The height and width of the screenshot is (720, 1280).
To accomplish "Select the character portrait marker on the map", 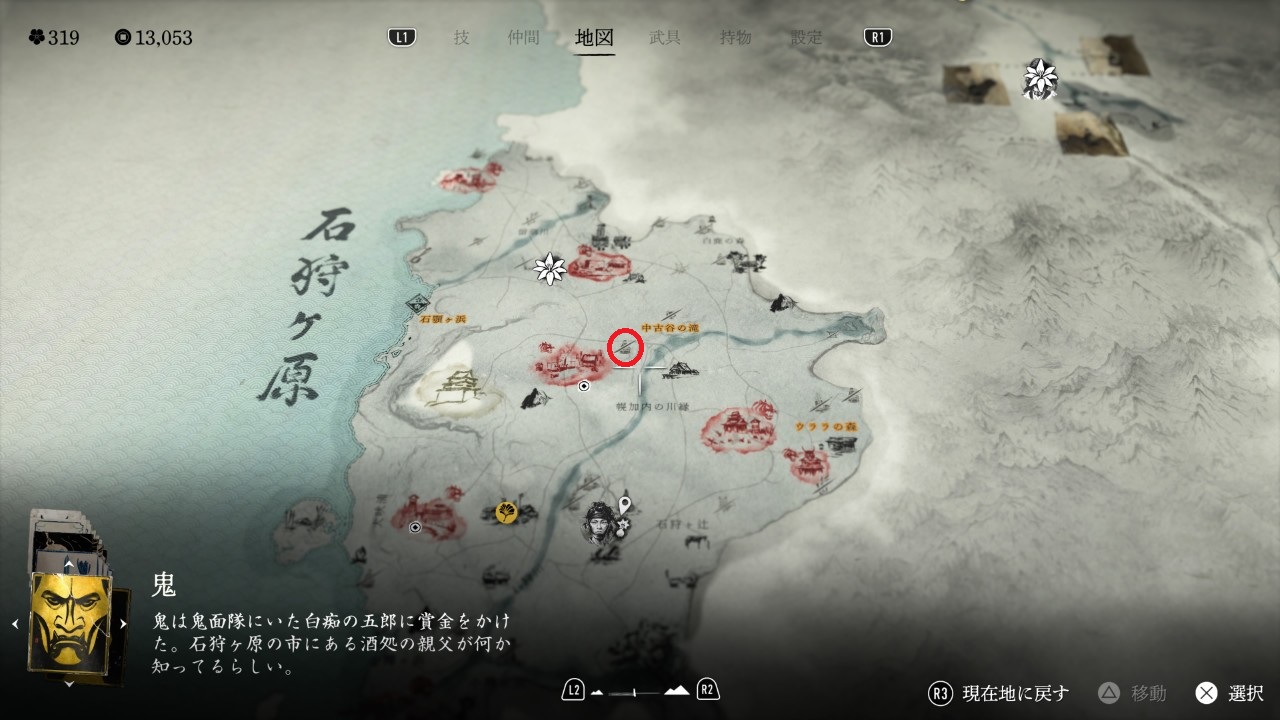I will point(600,522).
